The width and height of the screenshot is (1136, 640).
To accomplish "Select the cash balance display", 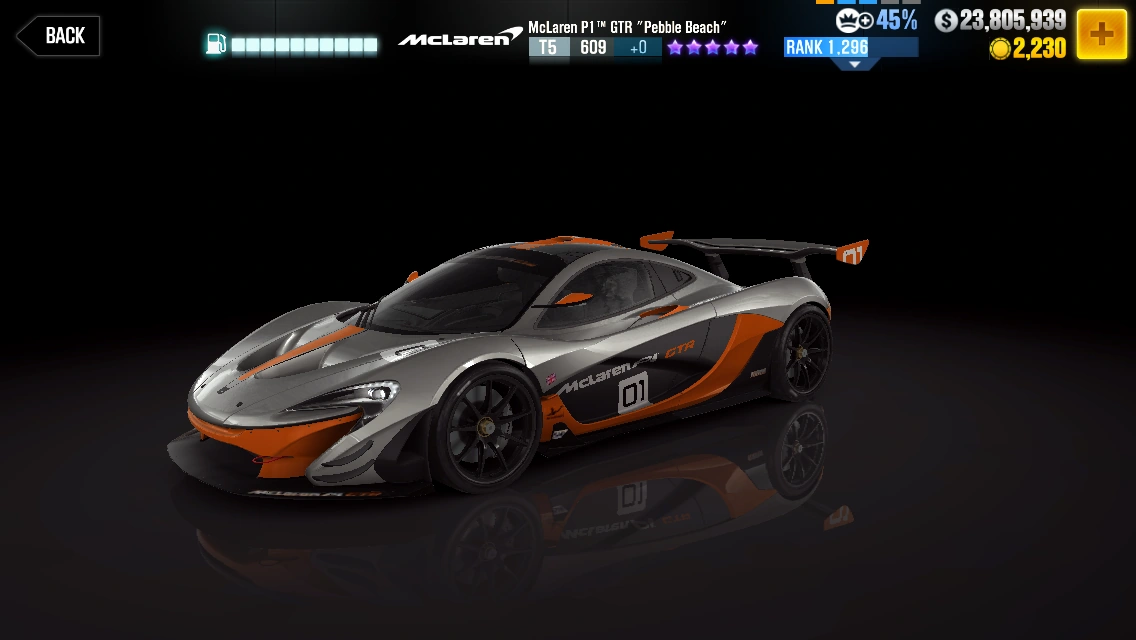I will point(1000,20).
